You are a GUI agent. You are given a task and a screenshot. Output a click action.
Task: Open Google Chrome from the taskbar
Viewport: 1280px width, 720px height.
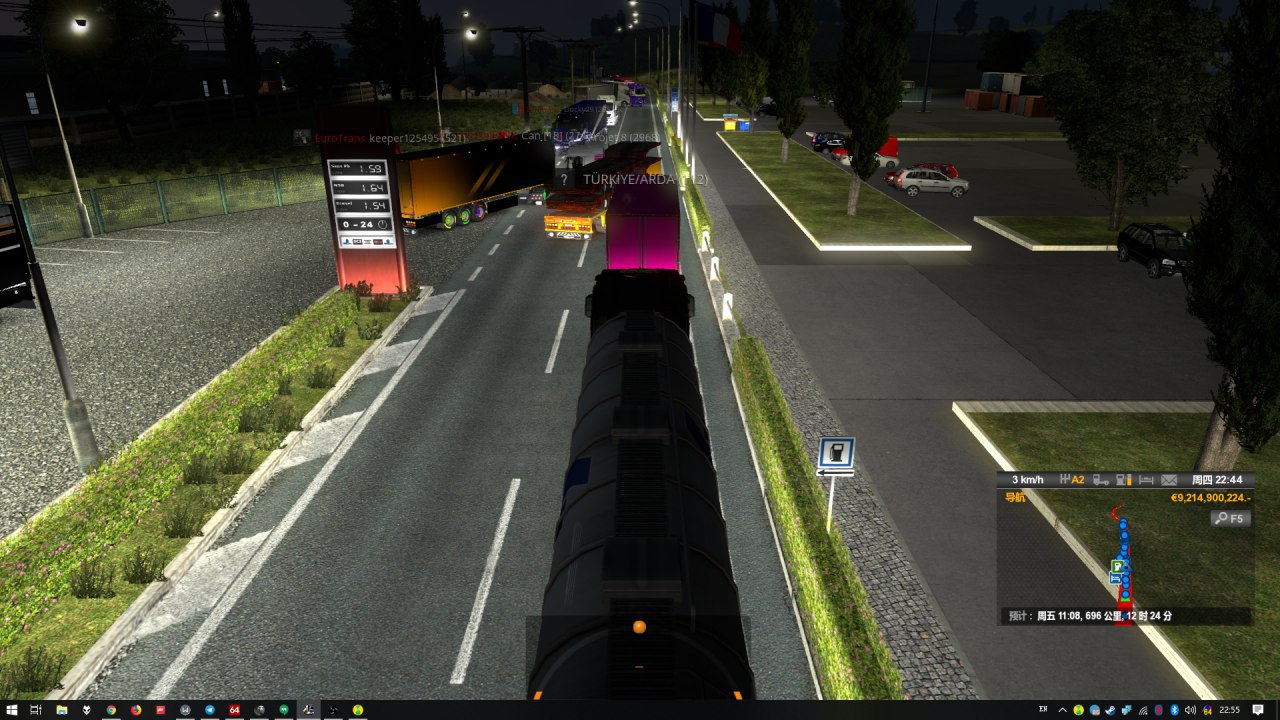click(x=111, y=710)
